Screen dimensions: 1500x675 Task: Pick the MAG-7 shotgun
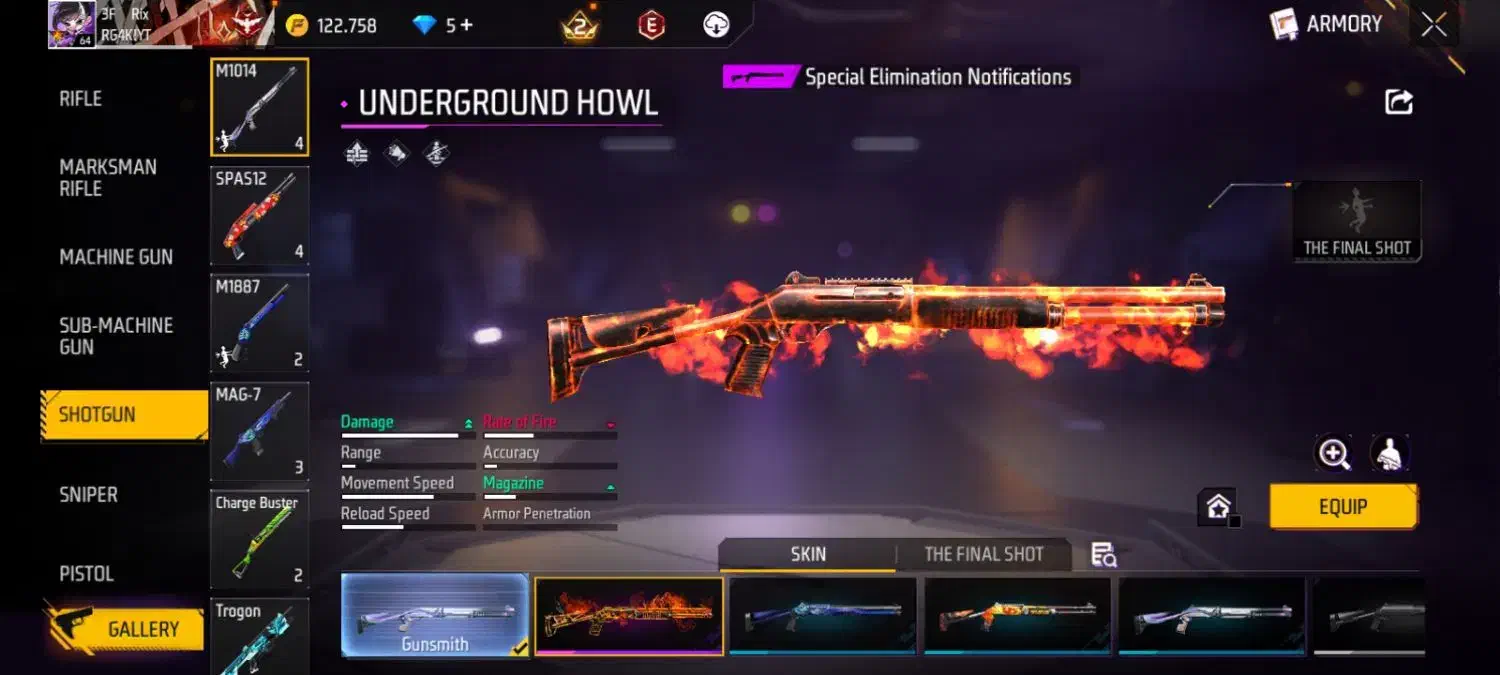[x=259, y=431]
